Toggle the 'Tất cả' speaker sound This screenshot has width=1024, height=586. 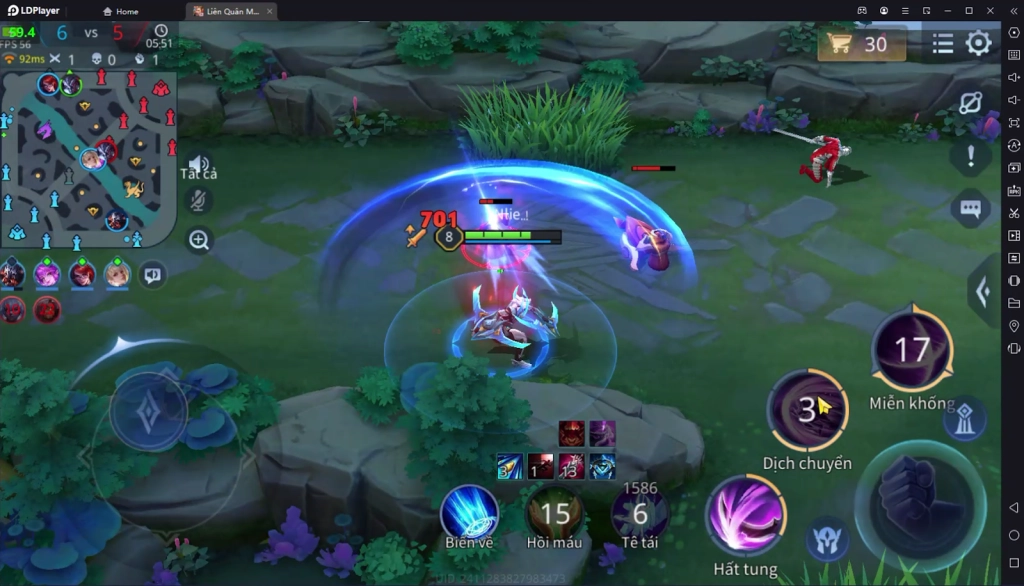[199, 165]
